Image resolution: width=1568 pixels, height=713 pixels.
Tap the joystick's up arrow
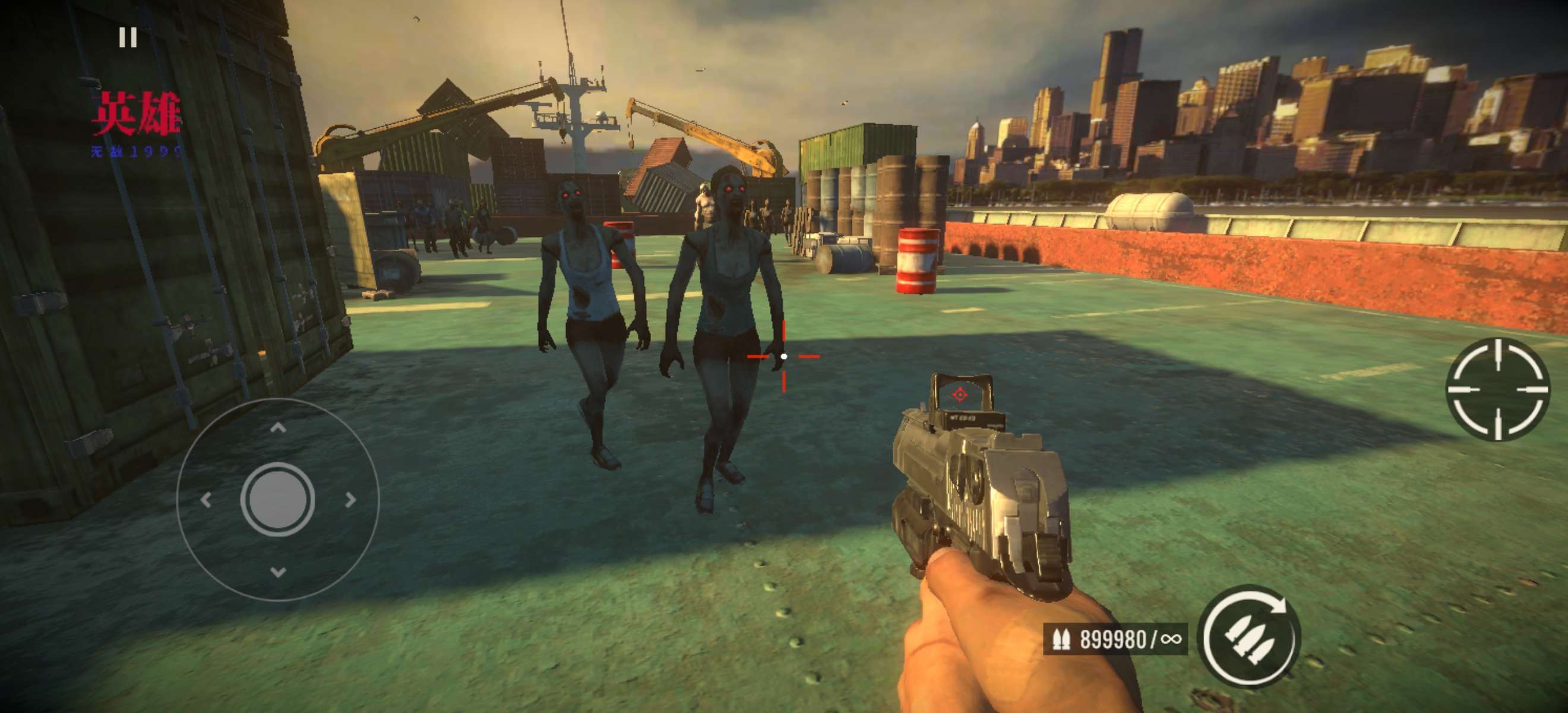[x=278, y=427]
